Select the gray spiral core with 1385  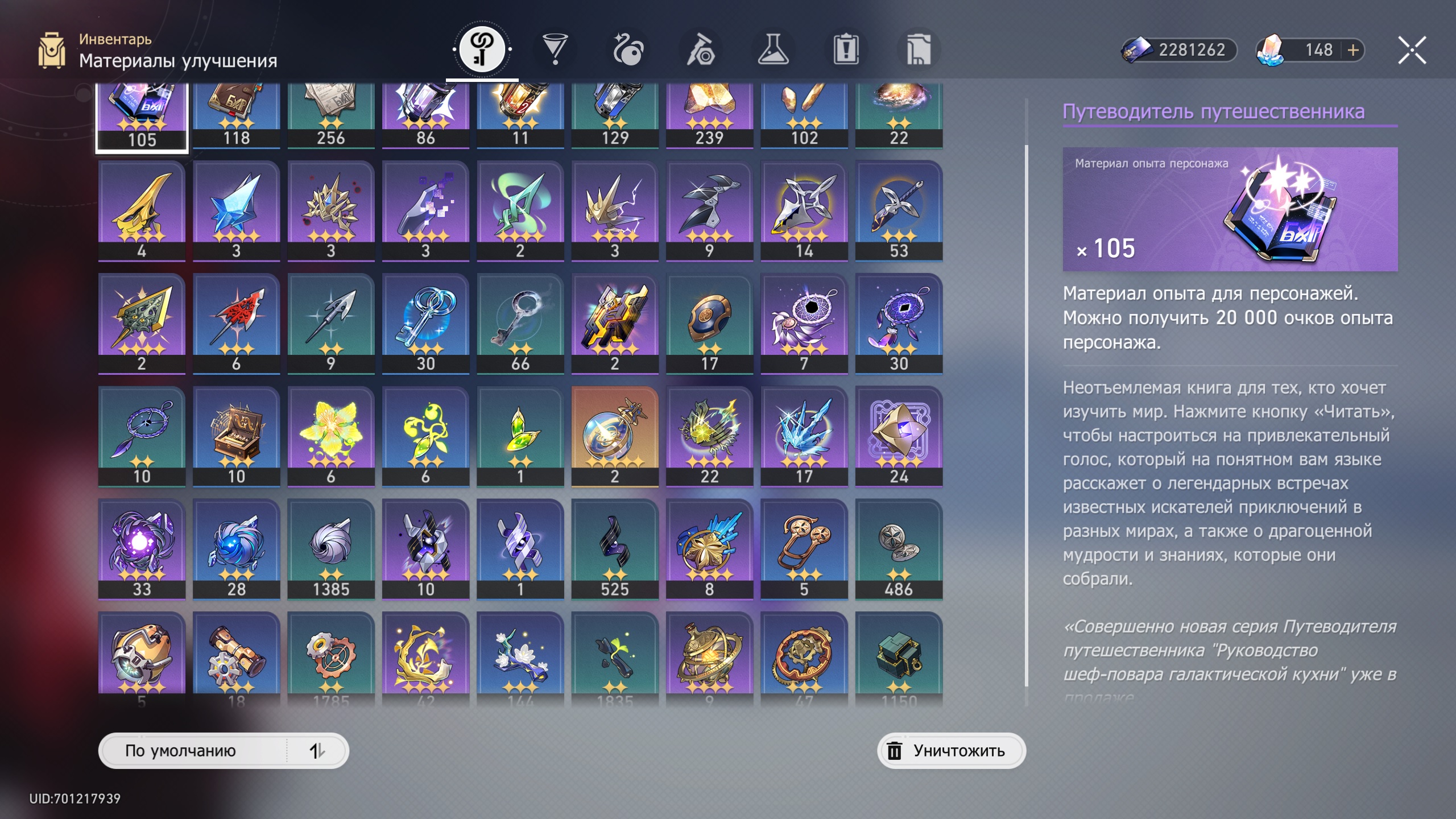pos(331,548)
